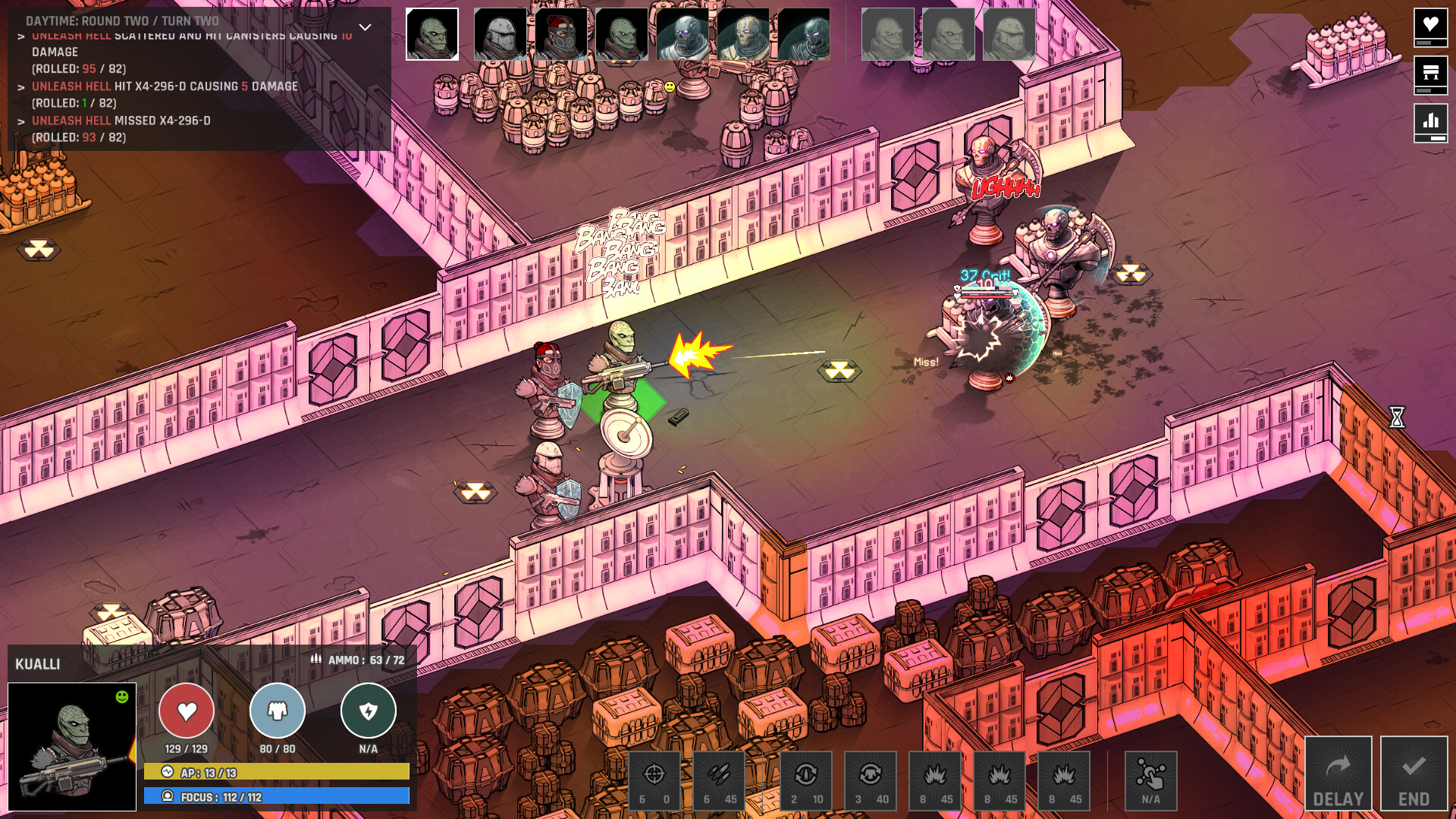Open the N/A interact ability slot
The width and height of the screenshot is (1456, 819).
1152,780
